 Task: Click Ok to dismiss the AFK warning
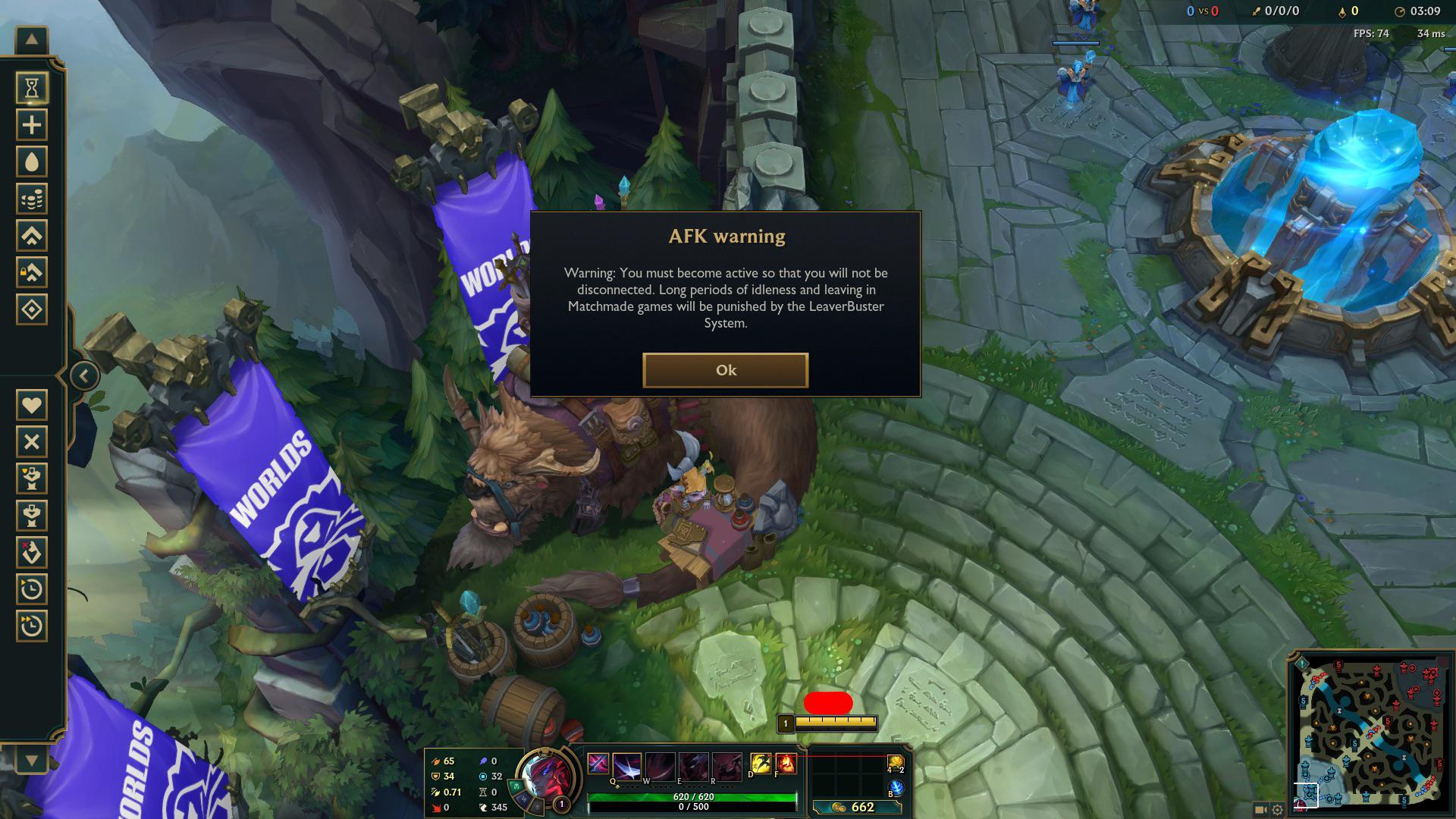point(726,370)
